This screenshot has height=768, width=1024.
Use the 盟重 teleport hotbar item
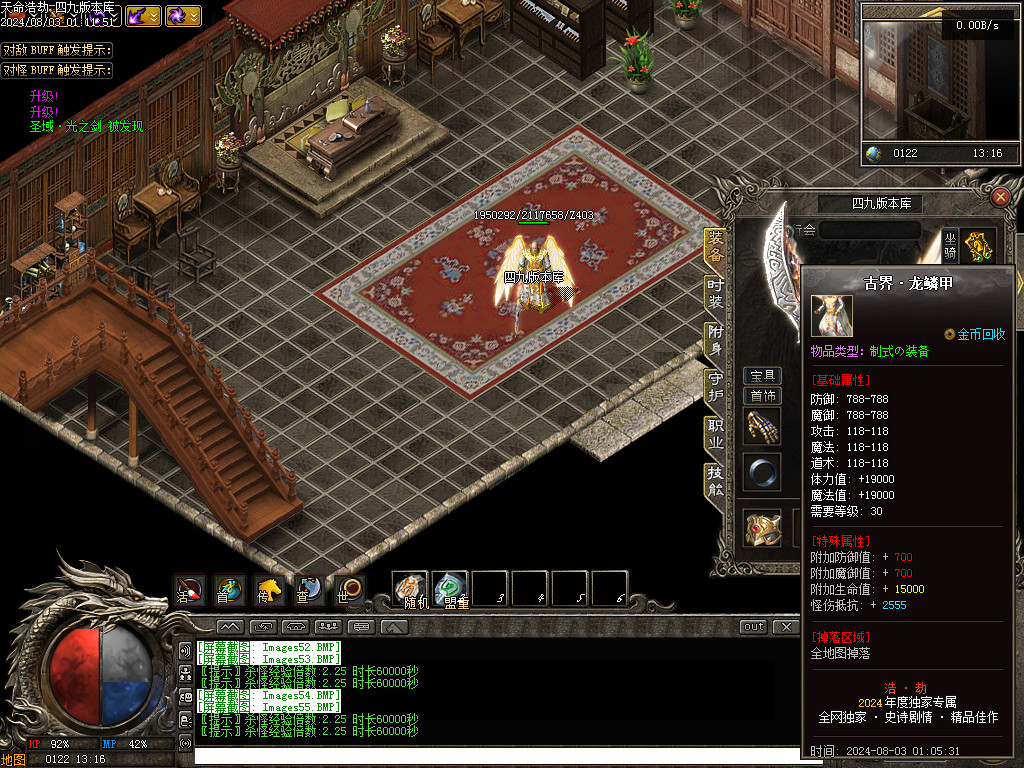pos(450,589)
